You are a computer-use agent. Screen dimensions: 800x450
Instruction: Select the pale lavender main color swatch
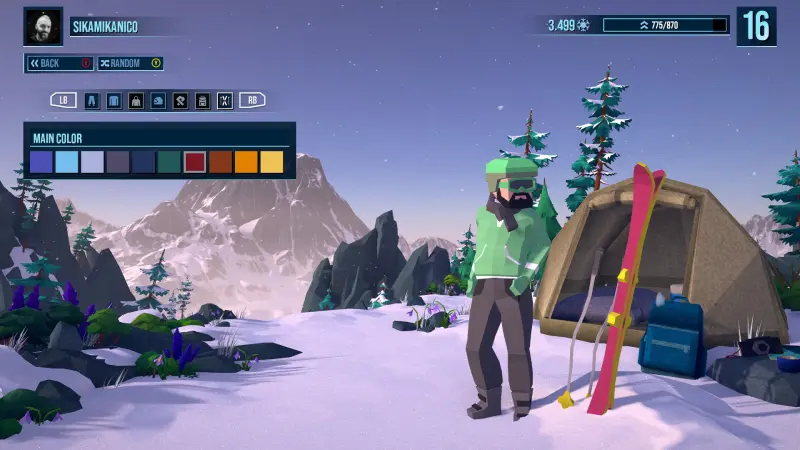[92, 162]
